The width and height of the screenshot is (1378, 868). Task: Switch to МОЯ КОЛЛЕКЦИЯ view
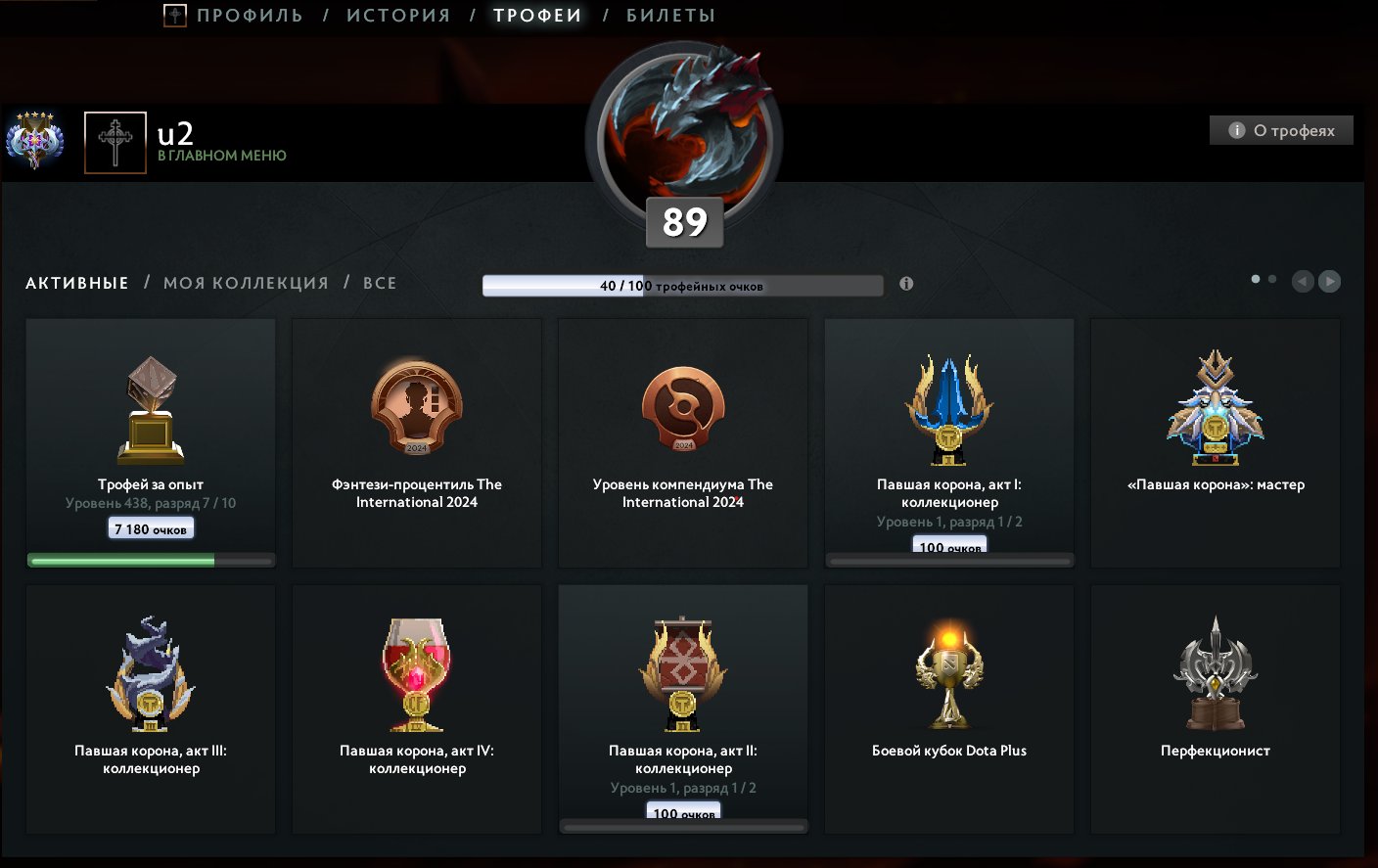[x=249, y=282]
